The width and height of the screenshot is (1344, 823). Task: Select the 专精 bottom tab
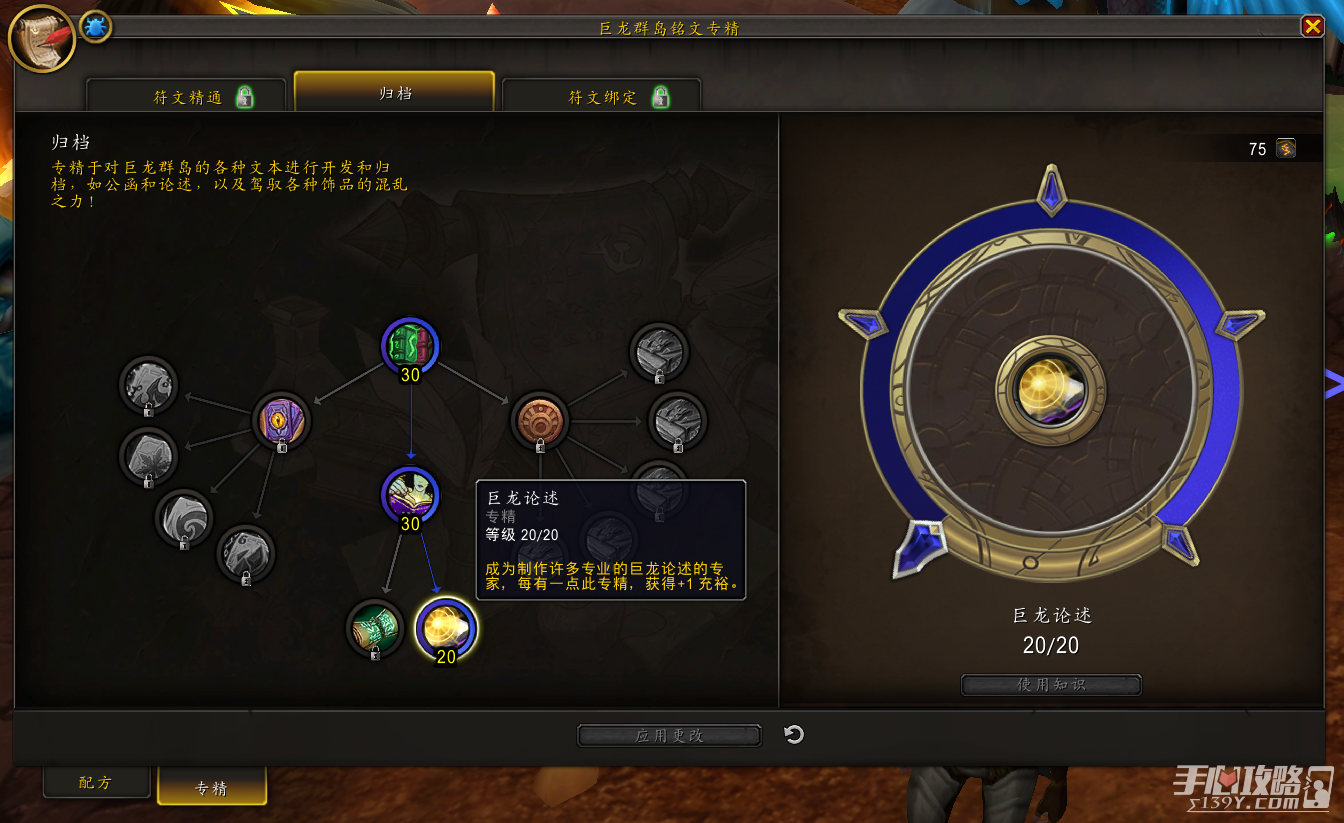[212, 788]
